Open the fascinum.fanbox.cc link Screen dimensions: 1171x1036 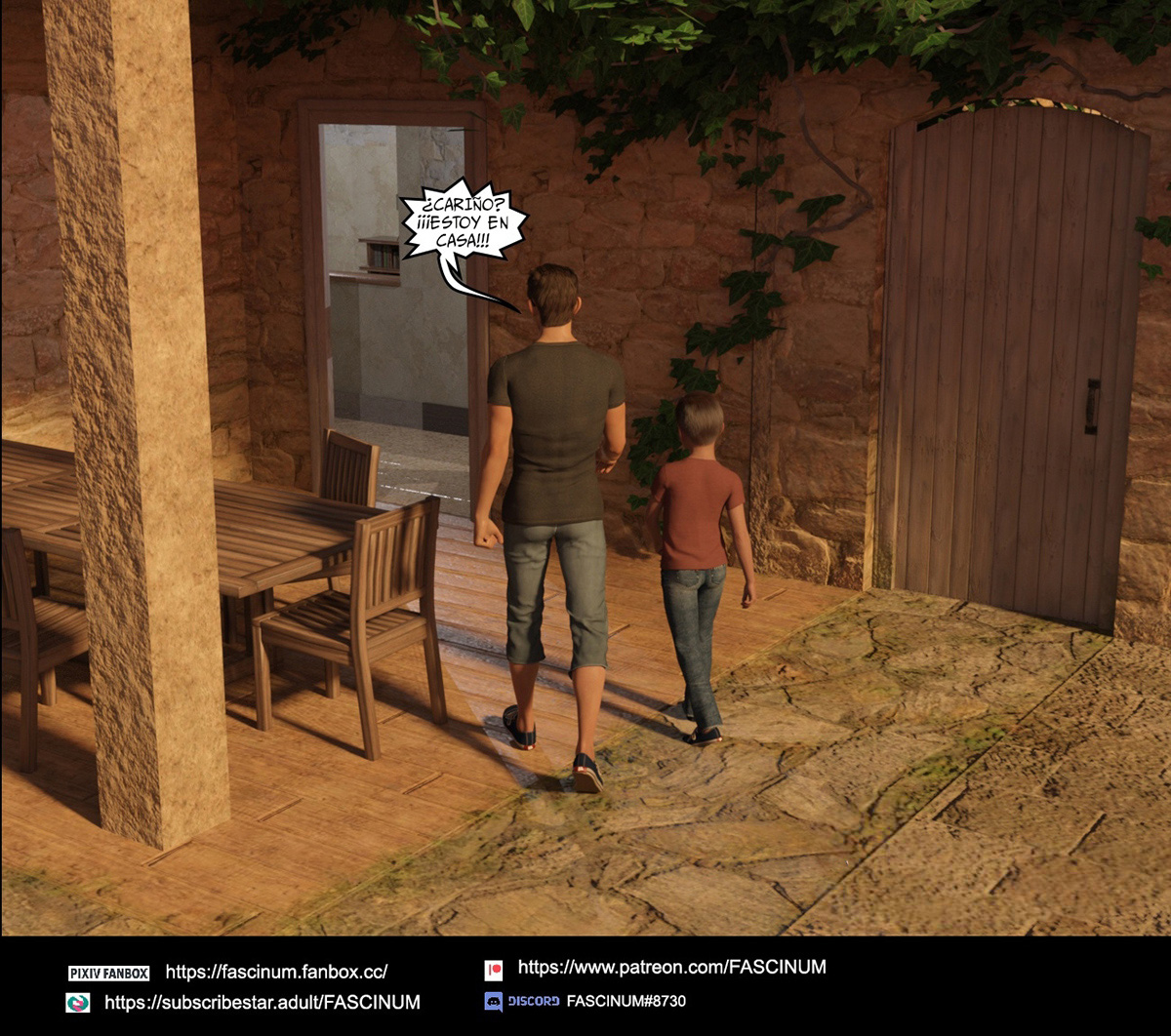coord(276,972)
